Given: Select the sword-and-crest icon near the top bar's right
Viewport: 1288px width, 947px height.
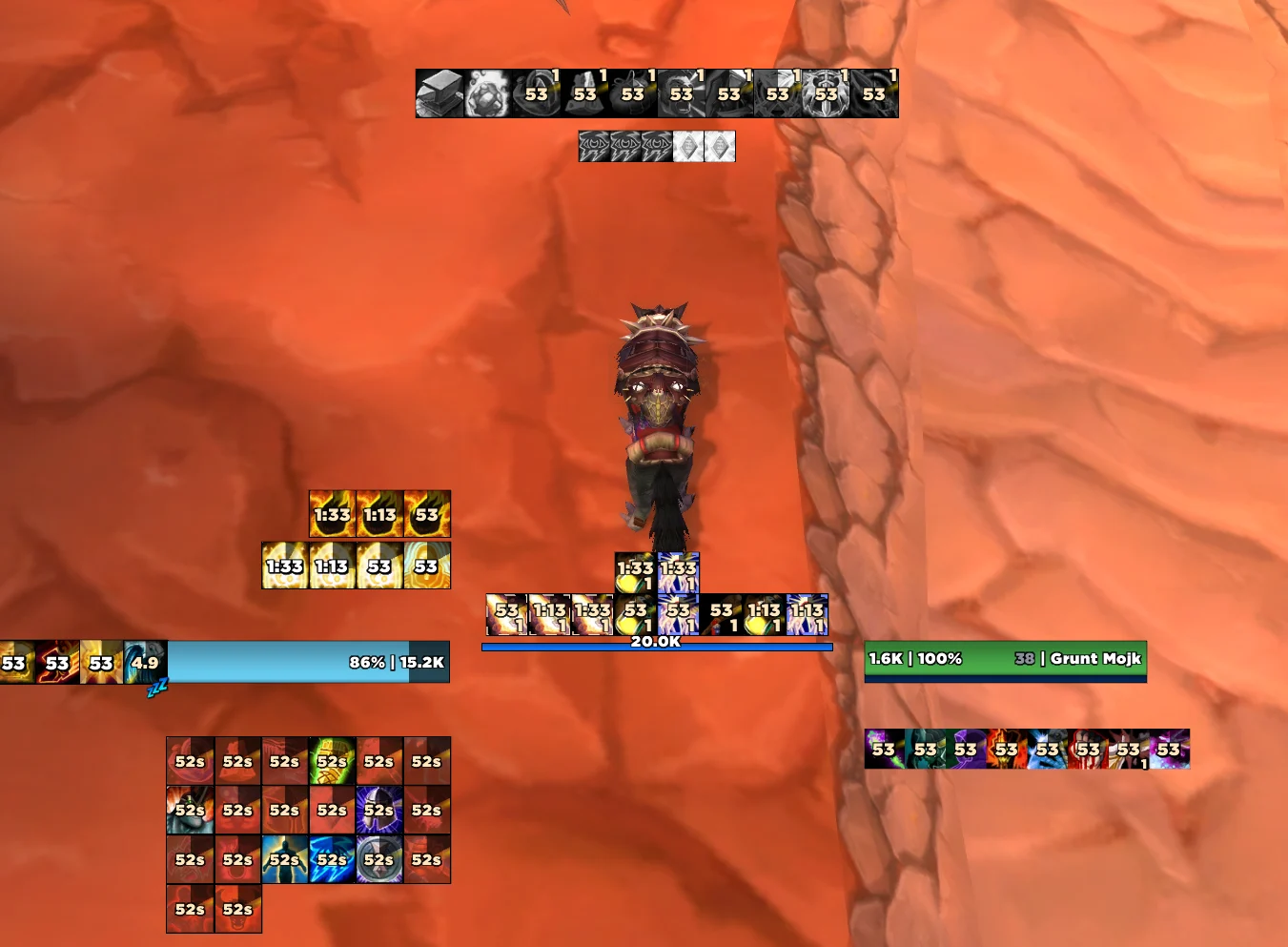Looking at the screenshot, I should click(826, 93).
